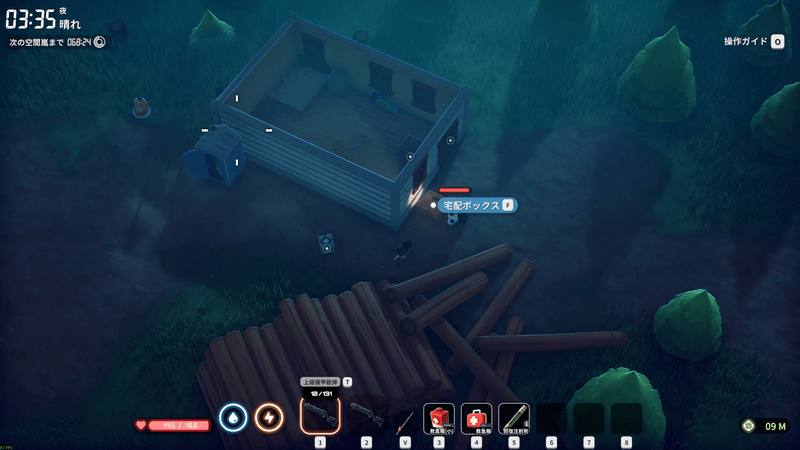The width and height of the screenshot is (800, 450).
Task: Choose the green injector in slot 5
Action: pyautogui.click(x=514, y=417)
